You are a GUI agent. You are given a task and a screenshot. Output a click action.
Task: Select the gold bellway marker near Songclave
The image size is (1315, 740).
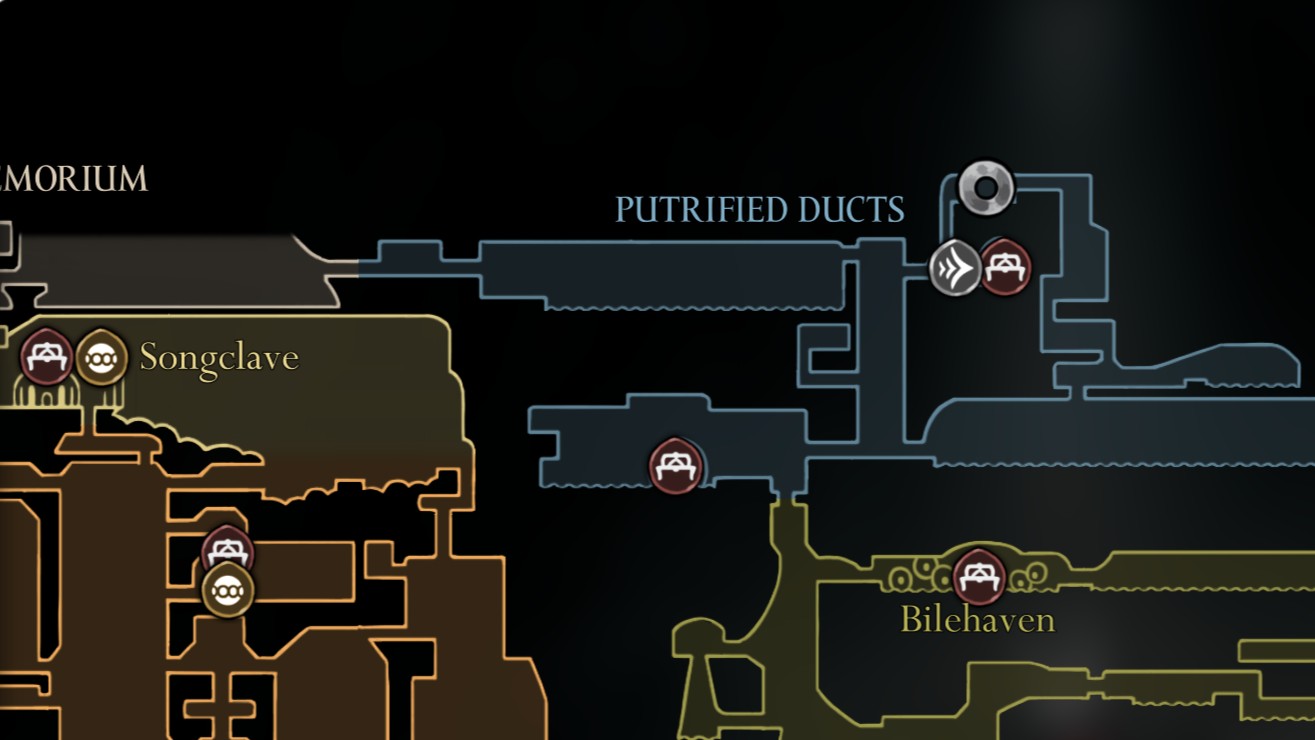pos(101,358)
